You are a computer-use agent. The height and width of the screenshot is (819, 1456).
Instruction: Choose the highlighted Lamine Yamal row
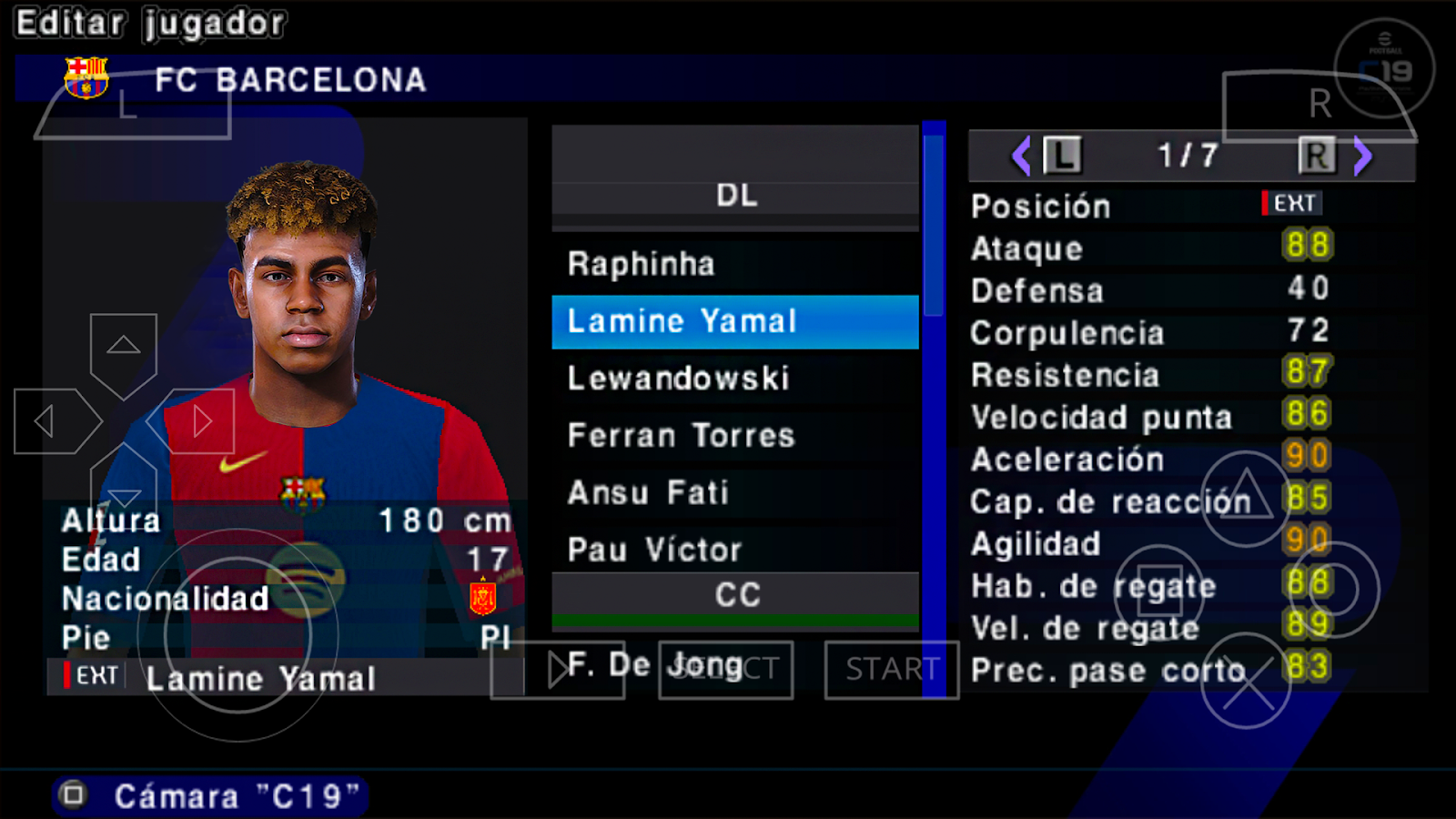[733, 321]
